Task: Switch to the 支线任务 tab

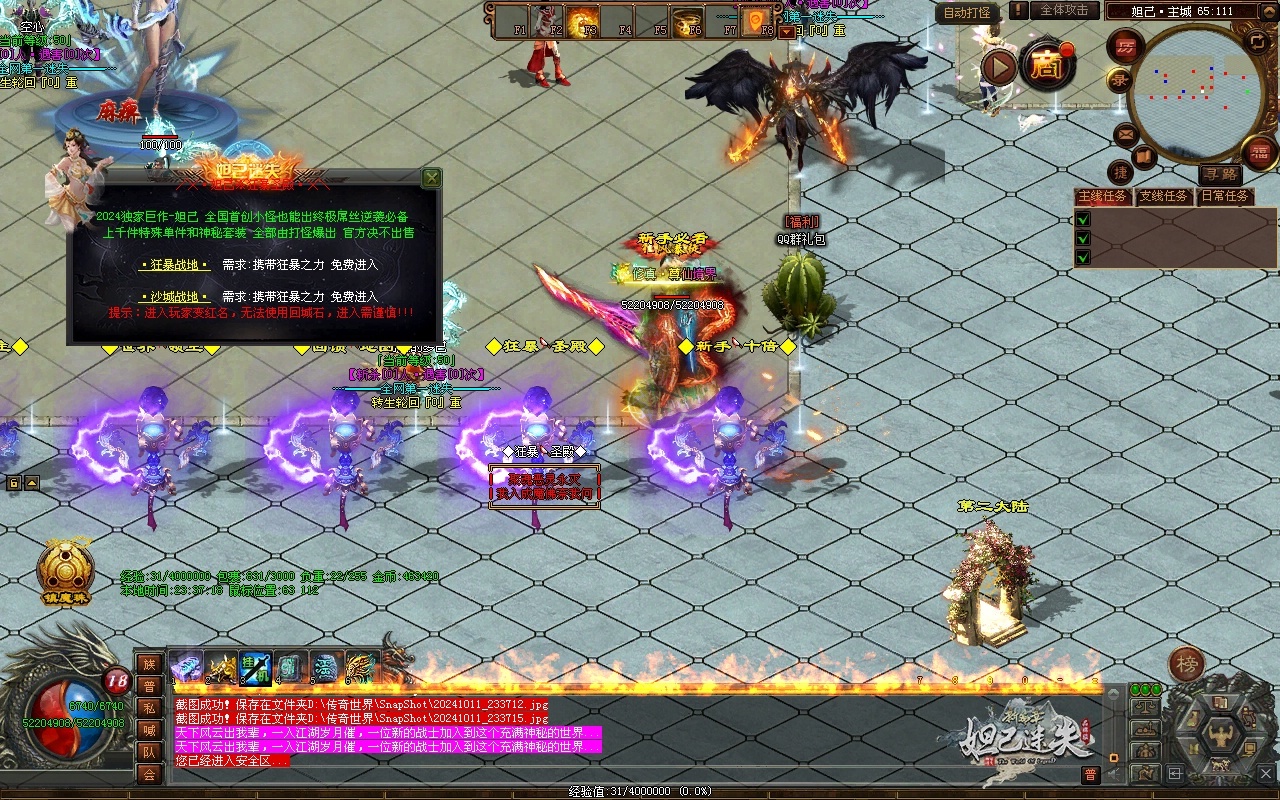Action: click(1164, 196)
